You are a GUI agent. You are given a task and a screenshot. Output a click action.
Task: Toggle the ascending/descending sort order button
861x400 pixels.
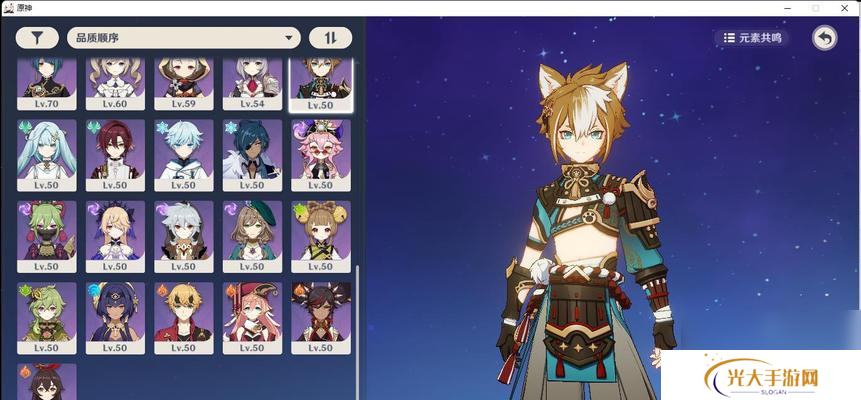pyautogui.click(x=330, y=38)
